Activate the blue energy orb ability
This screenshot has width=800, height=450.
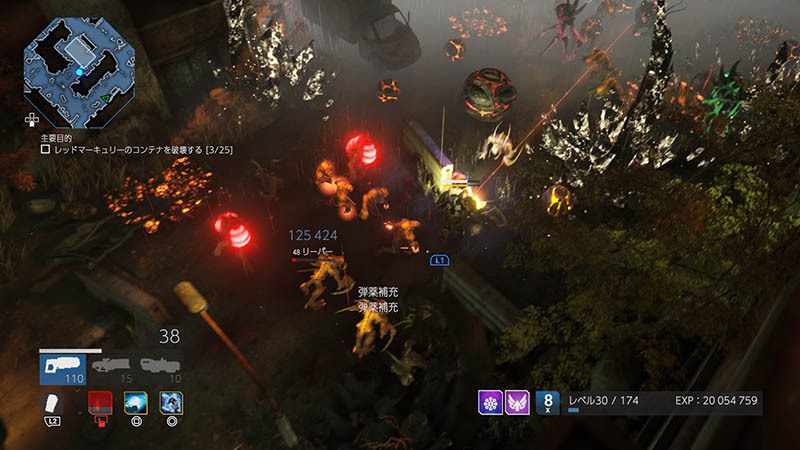tap(135, 402)
